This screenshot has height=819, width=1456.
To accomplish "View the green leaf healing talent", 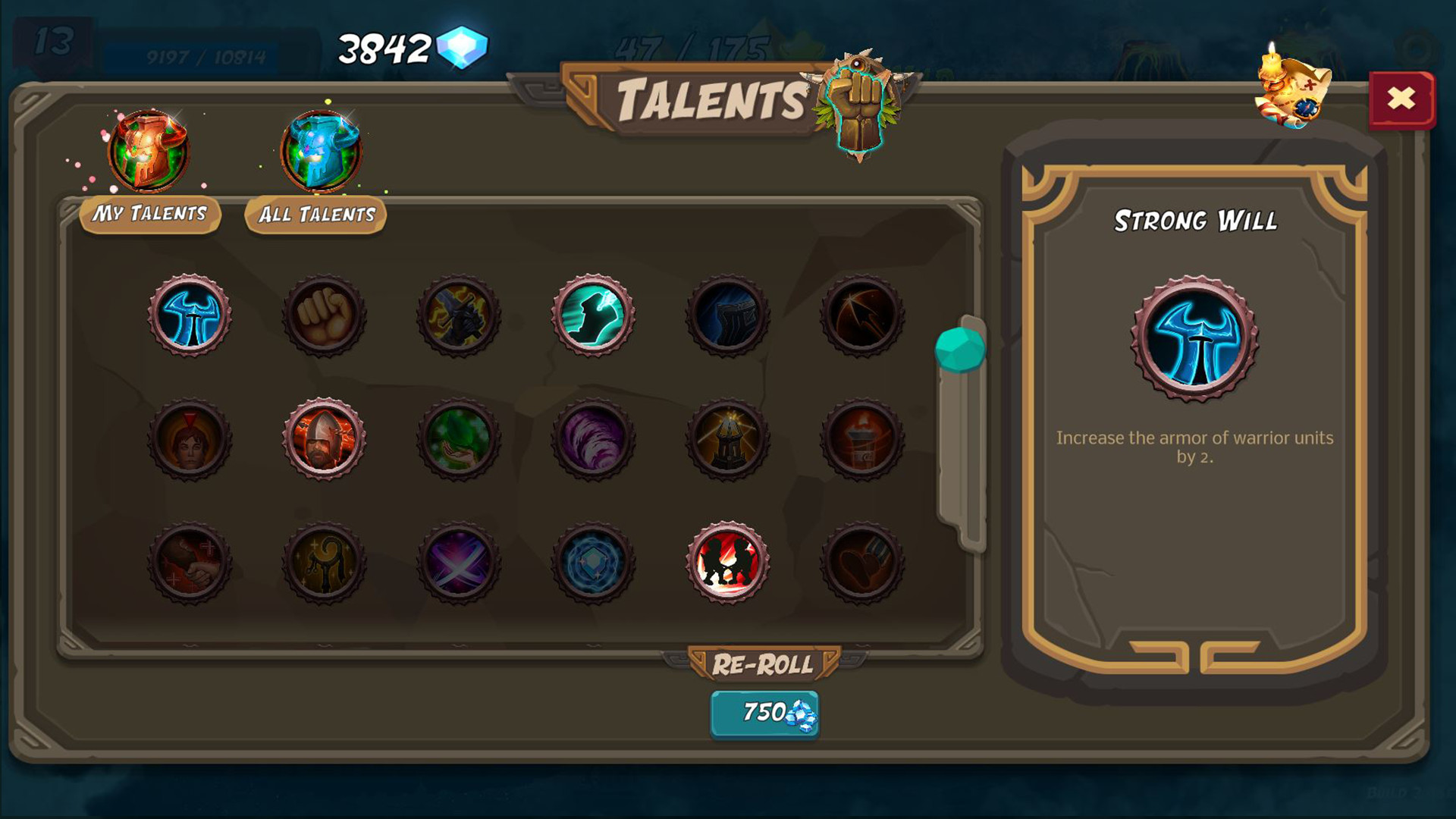I will pyautogui.click(x=459, y=440).
